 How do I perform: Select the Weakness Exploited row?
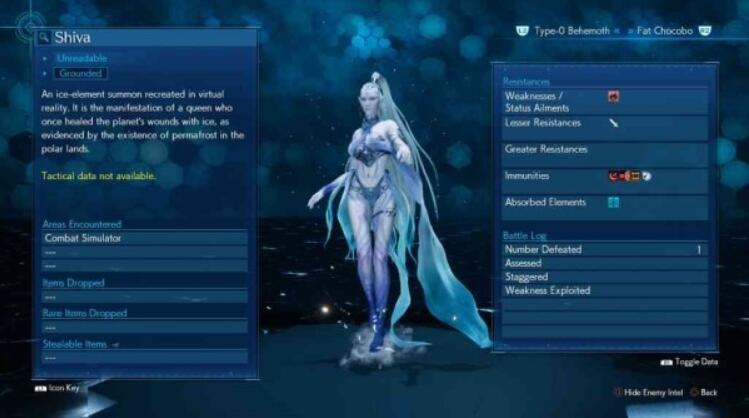pyautogui.click(x=604, y=291)
